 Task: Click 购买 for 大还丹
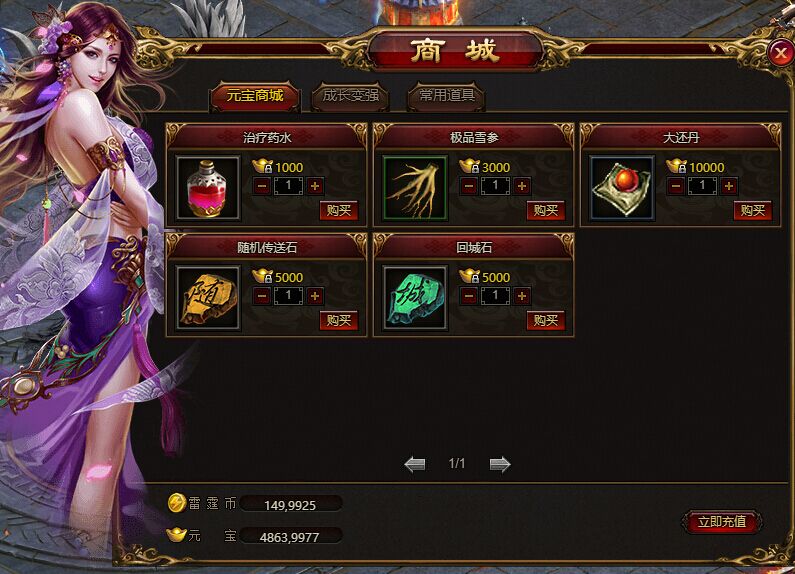click(x=753, y=210)
